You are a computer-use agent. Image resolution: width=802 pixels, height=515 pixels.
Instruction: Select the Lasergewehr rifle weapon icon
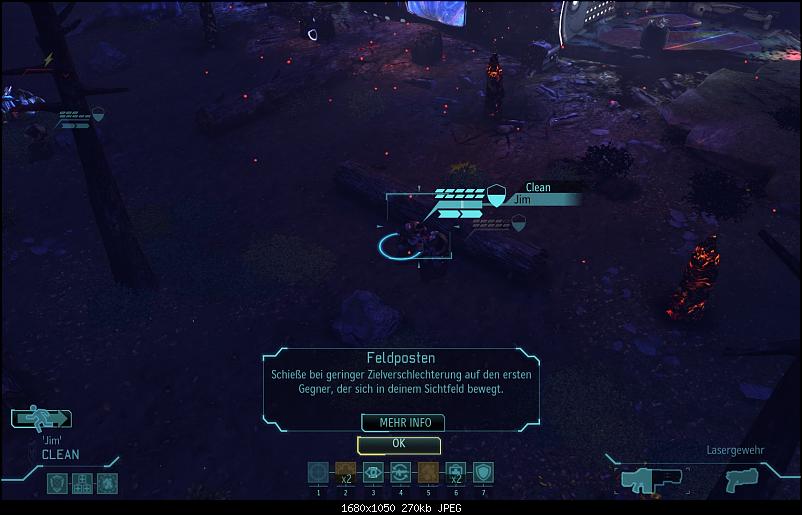651,479
